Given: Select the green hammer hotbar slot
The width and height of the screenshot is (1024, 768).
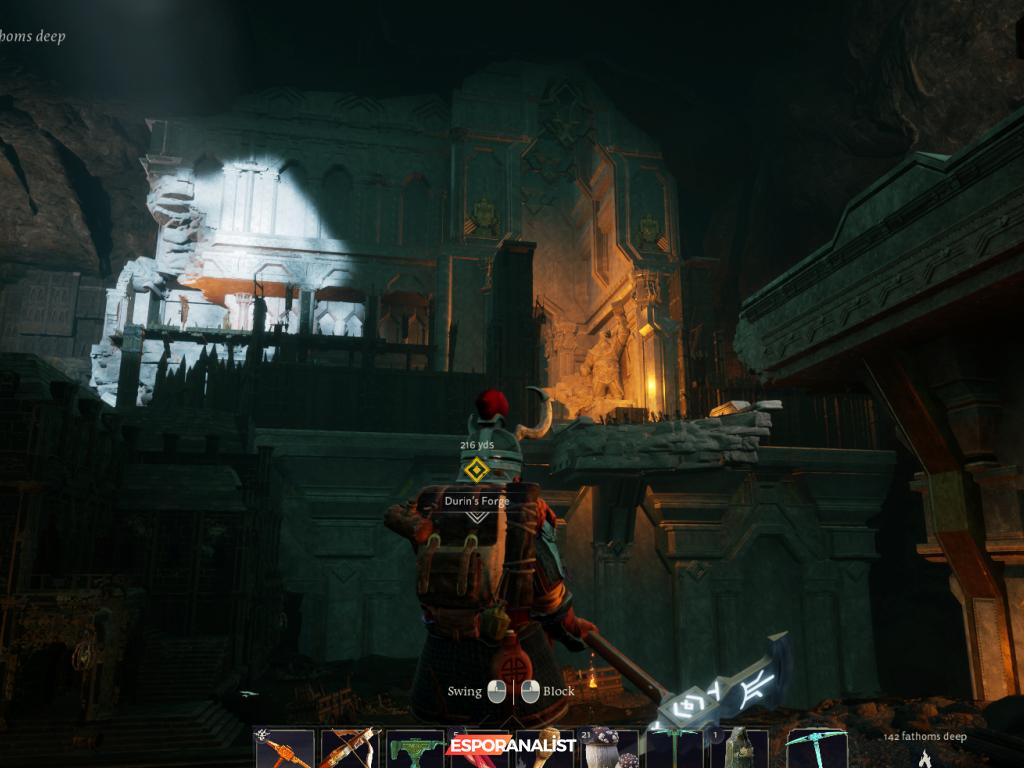Looking at the screenshot, I should click(415, 749).
